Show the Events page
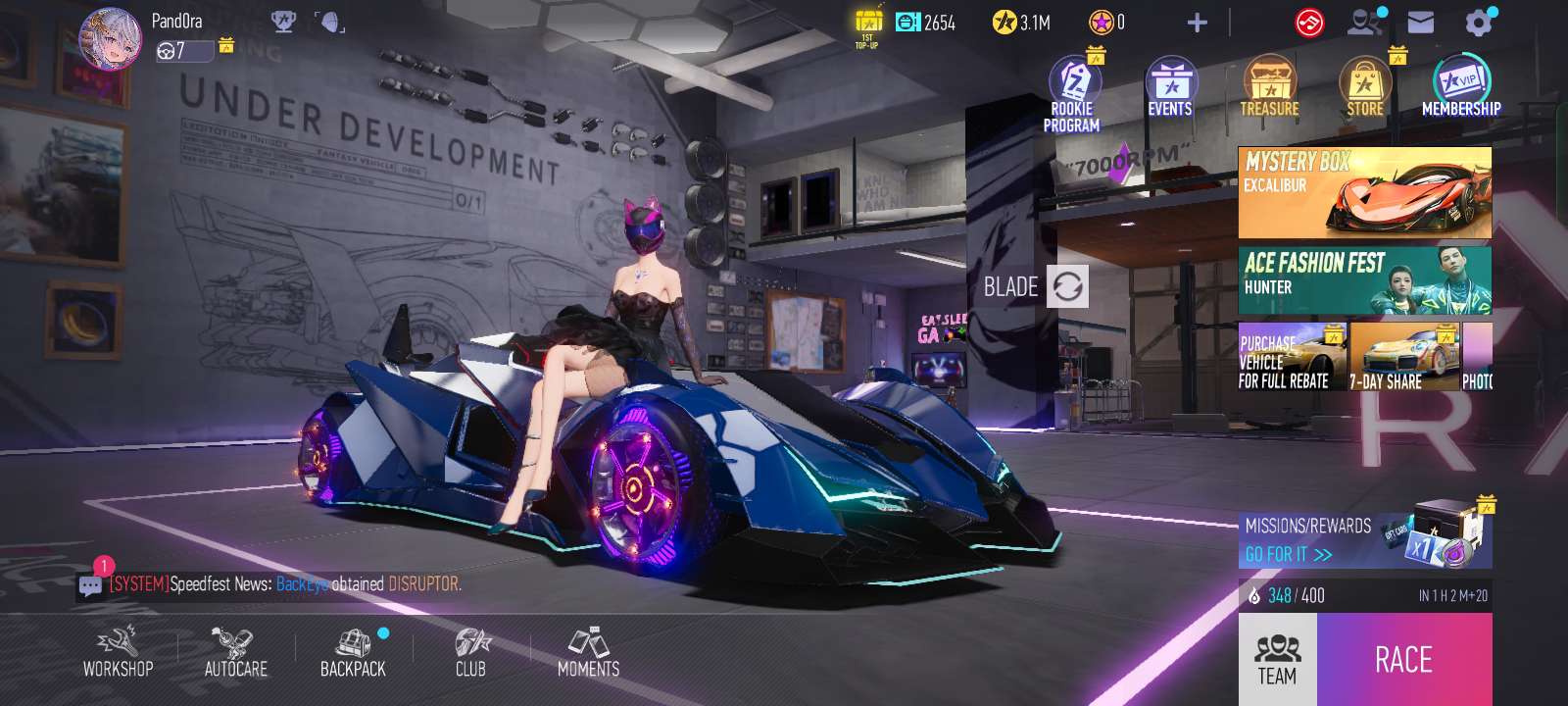The image size is (1568, 706). (x=1170, y=88)
